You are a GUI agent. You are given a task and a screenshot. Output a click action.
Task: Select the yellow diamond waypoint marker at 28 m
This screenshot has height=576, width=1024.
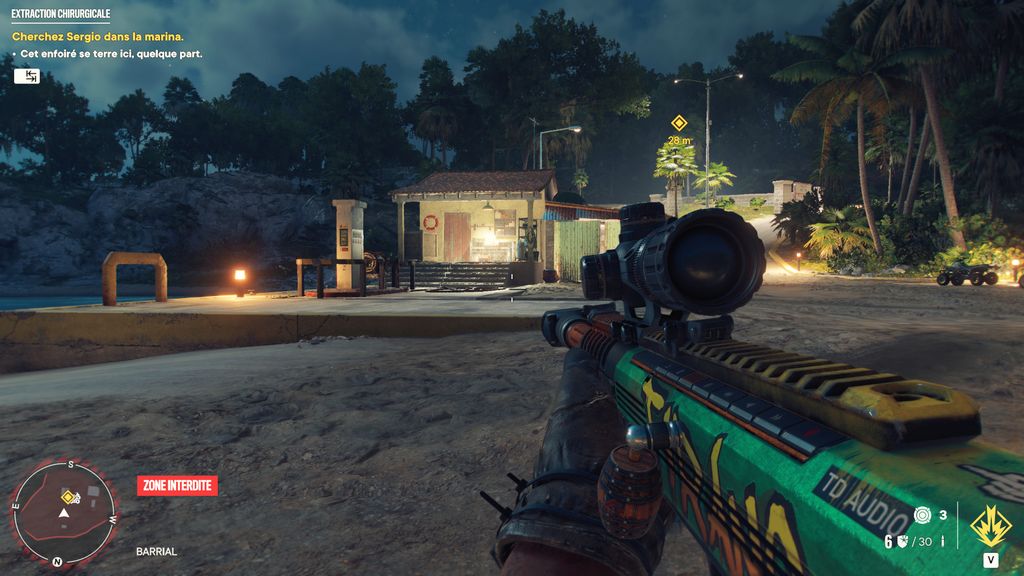point(679,123)
